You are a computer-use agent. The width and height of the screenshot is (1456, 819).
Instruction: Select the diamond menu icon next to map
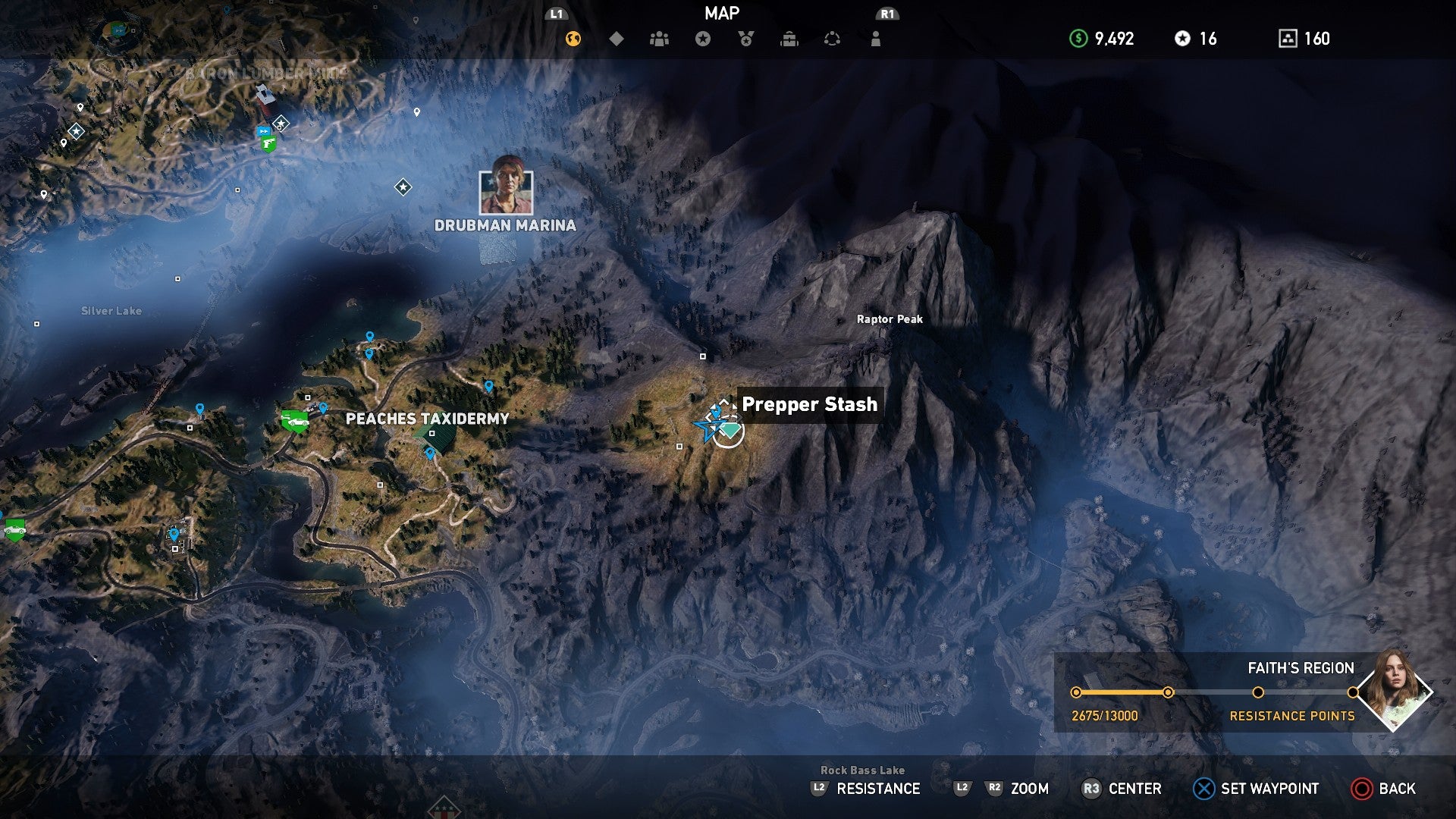[617, 36]
